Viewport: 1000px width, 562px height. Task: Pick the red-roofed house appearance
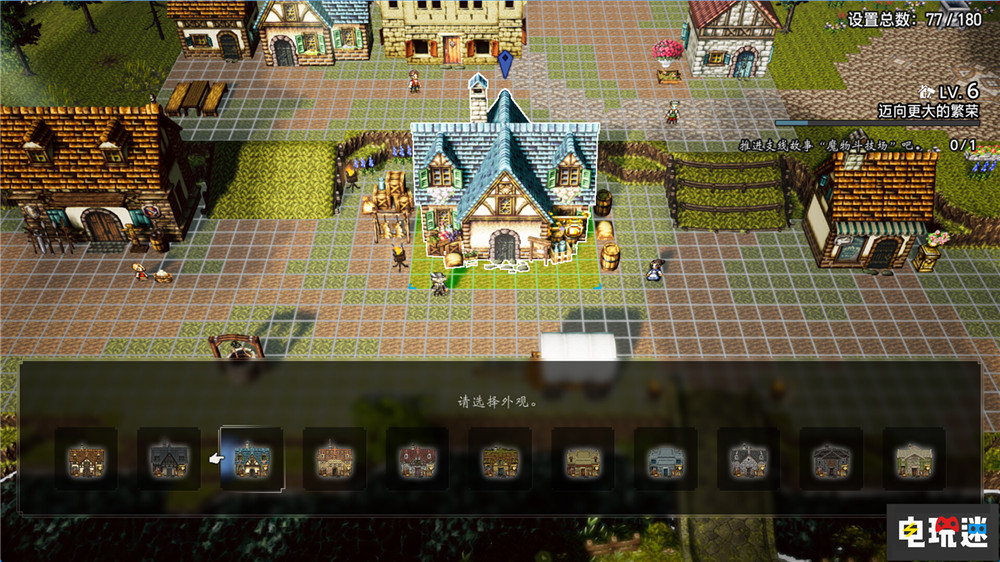pyautogui.click(x=417, y=459)
